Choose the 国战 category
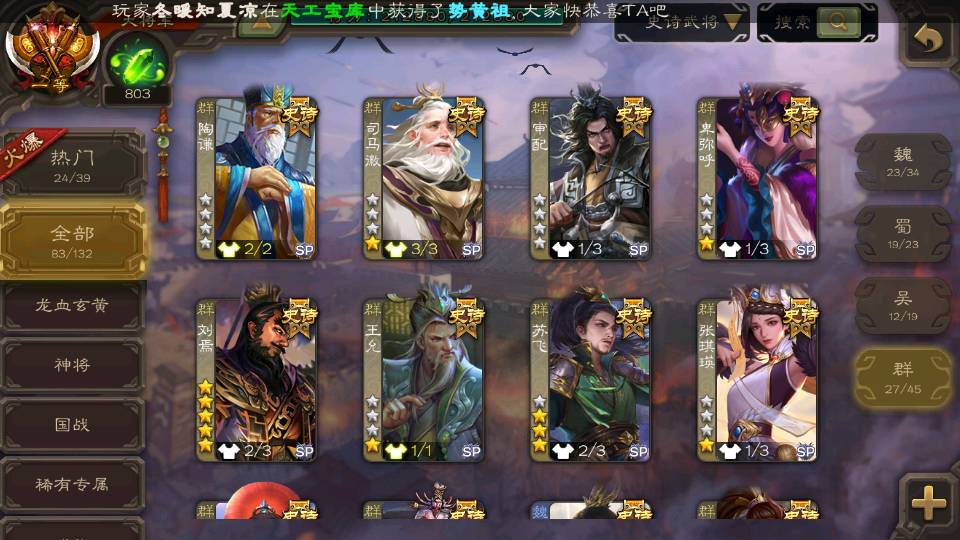 [x=72, y=424]
